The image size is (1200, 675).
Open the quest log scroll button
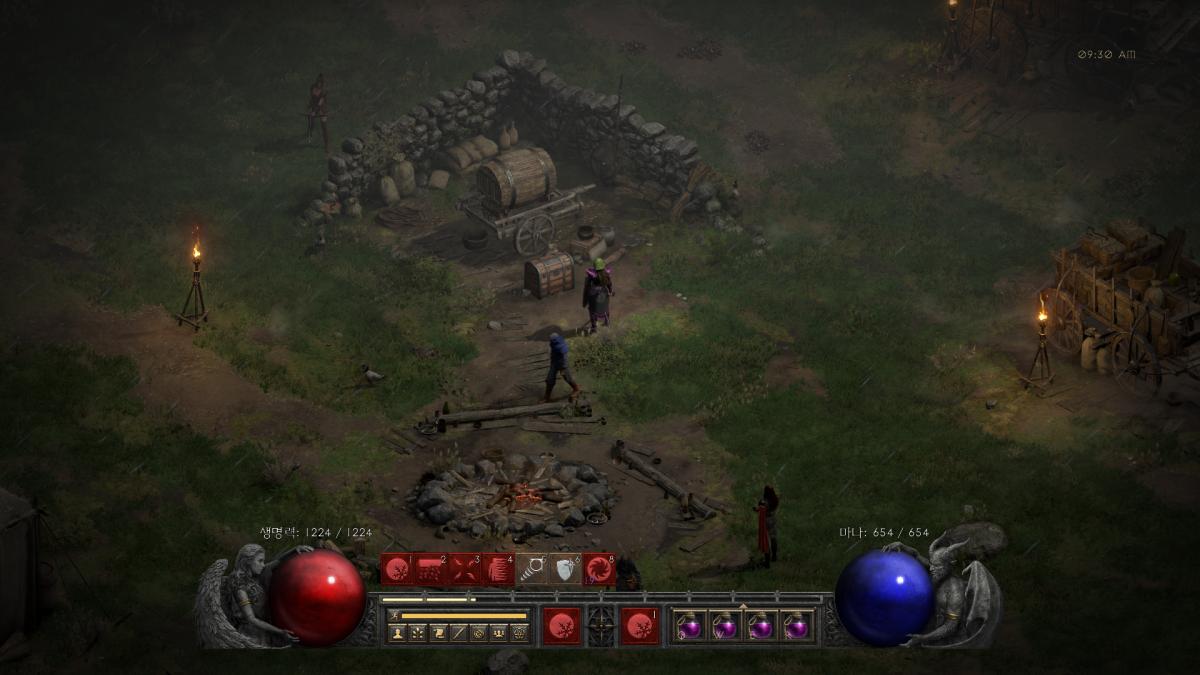438,633
